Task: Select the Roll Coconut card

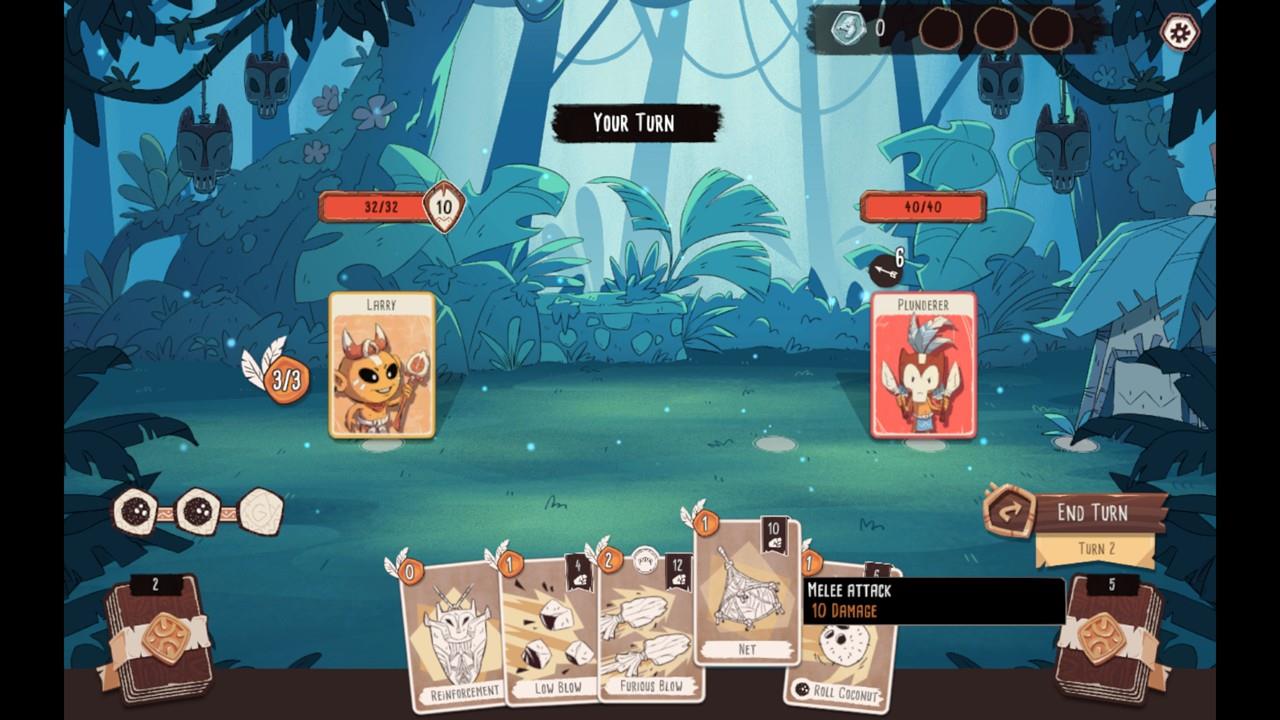Action: point(845,660)
